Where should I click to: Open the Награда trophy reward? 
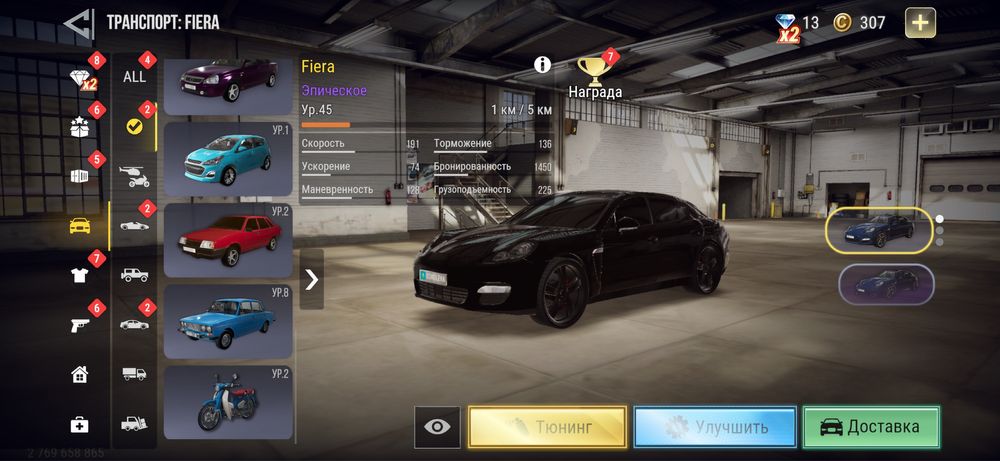point(595,75)
